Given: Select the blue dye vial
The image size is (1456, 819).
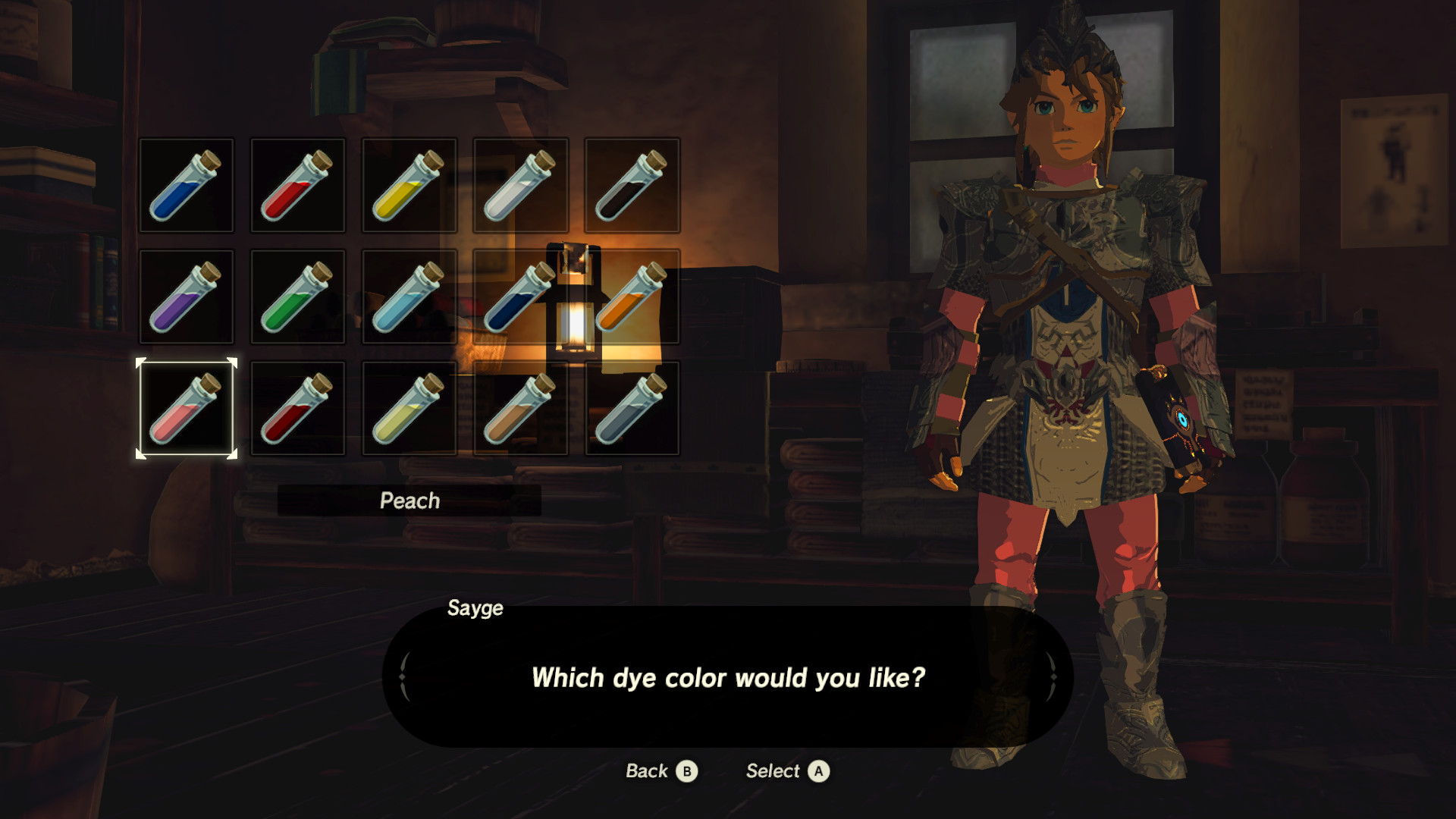Looking at the screenshot, I should click(186, 184).
